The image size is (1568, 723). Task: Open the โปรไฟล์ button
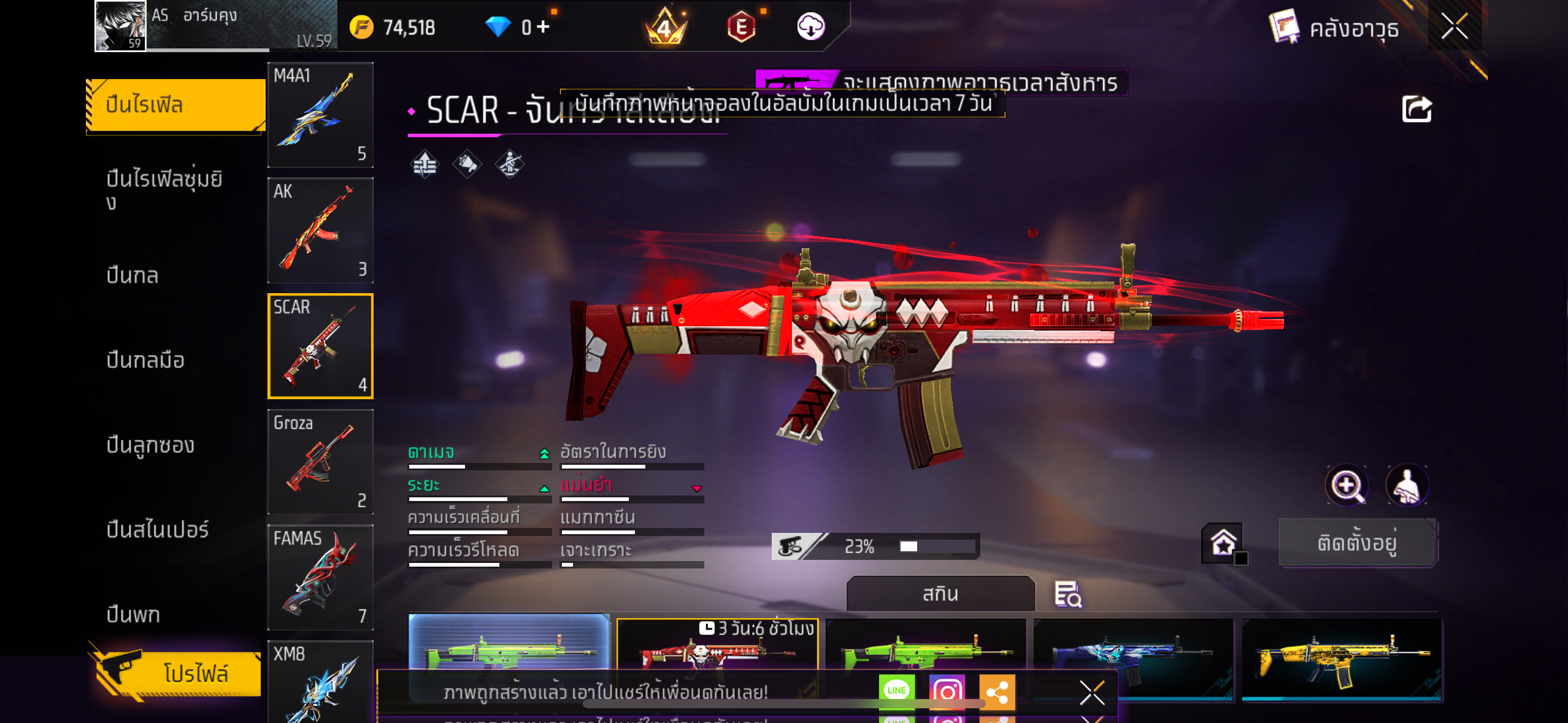[x=179, y=673]
